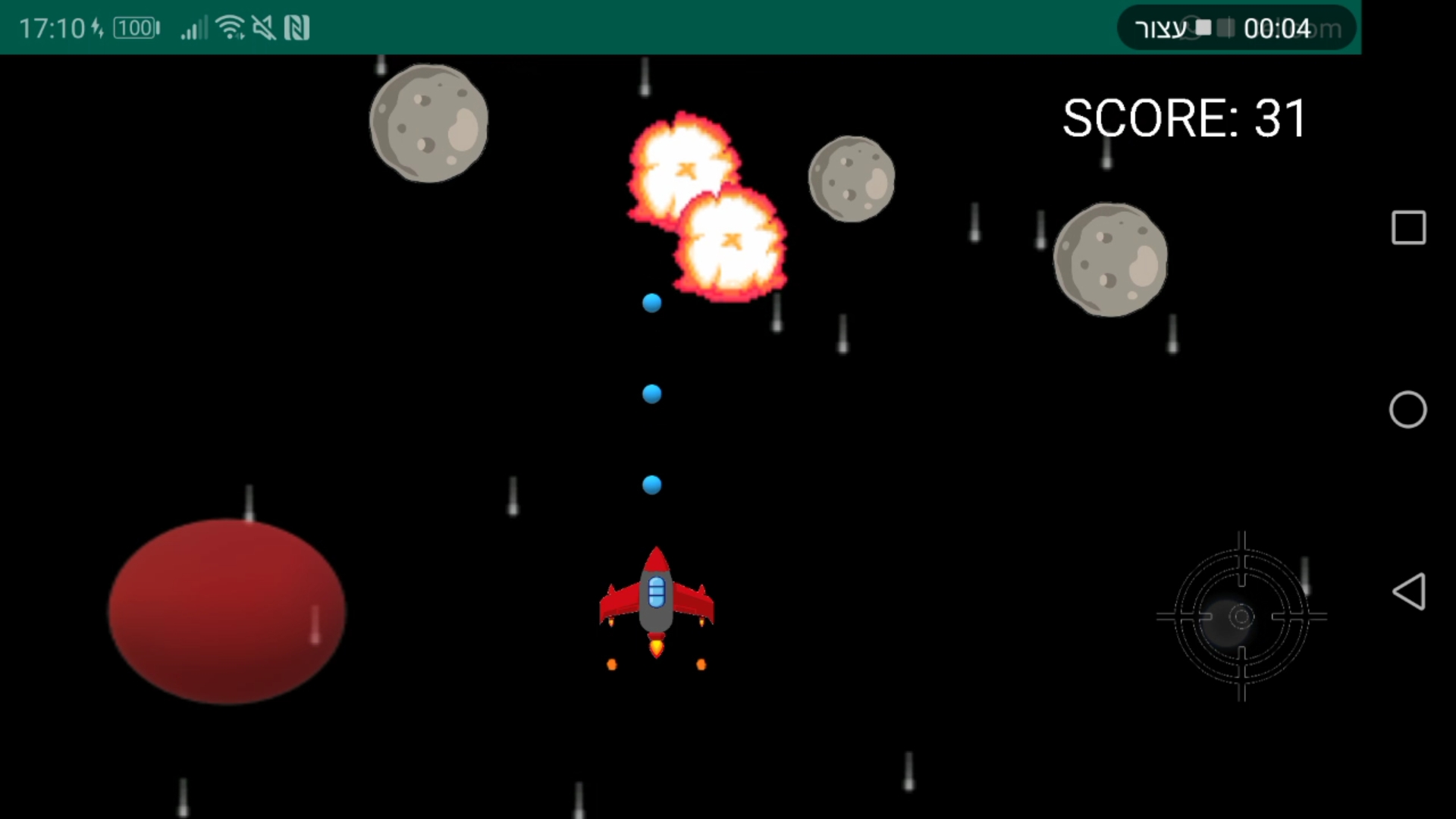Tap the Home circle navigation button
Viewport: 1456px width, 819px height.
[x=1409, y=409]
